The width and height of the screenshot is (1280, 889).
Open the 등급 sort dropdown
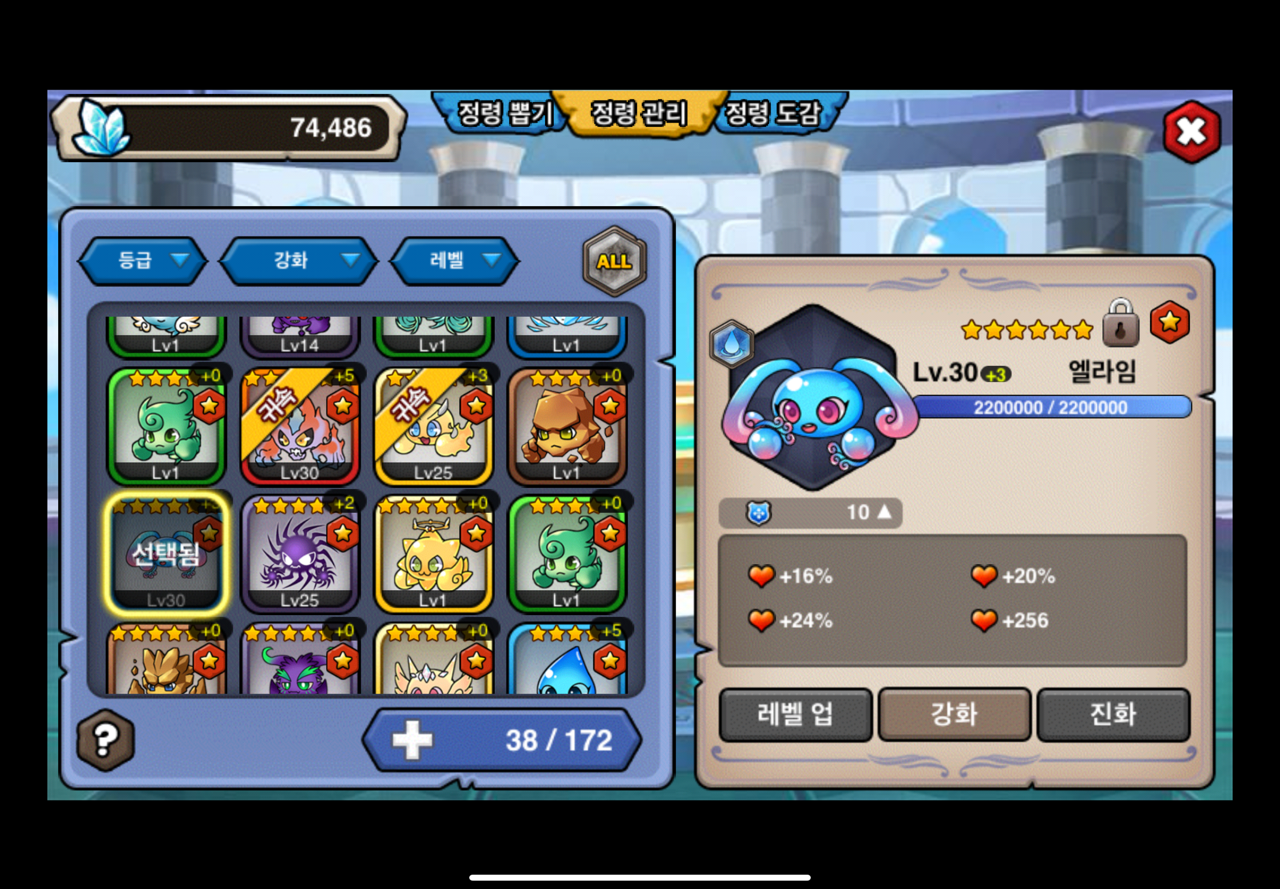[141, 261]
